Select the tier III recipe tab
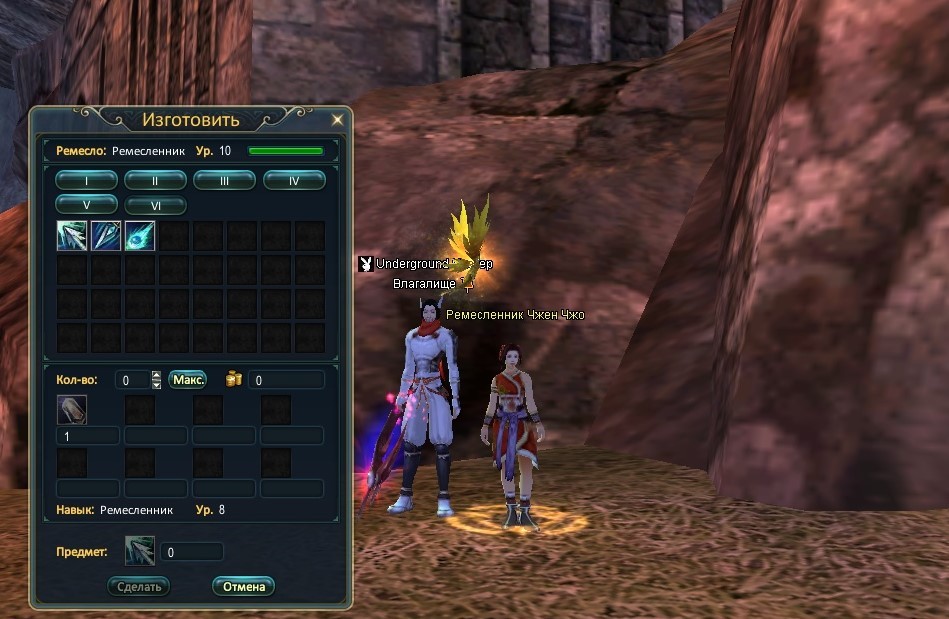 224,181
